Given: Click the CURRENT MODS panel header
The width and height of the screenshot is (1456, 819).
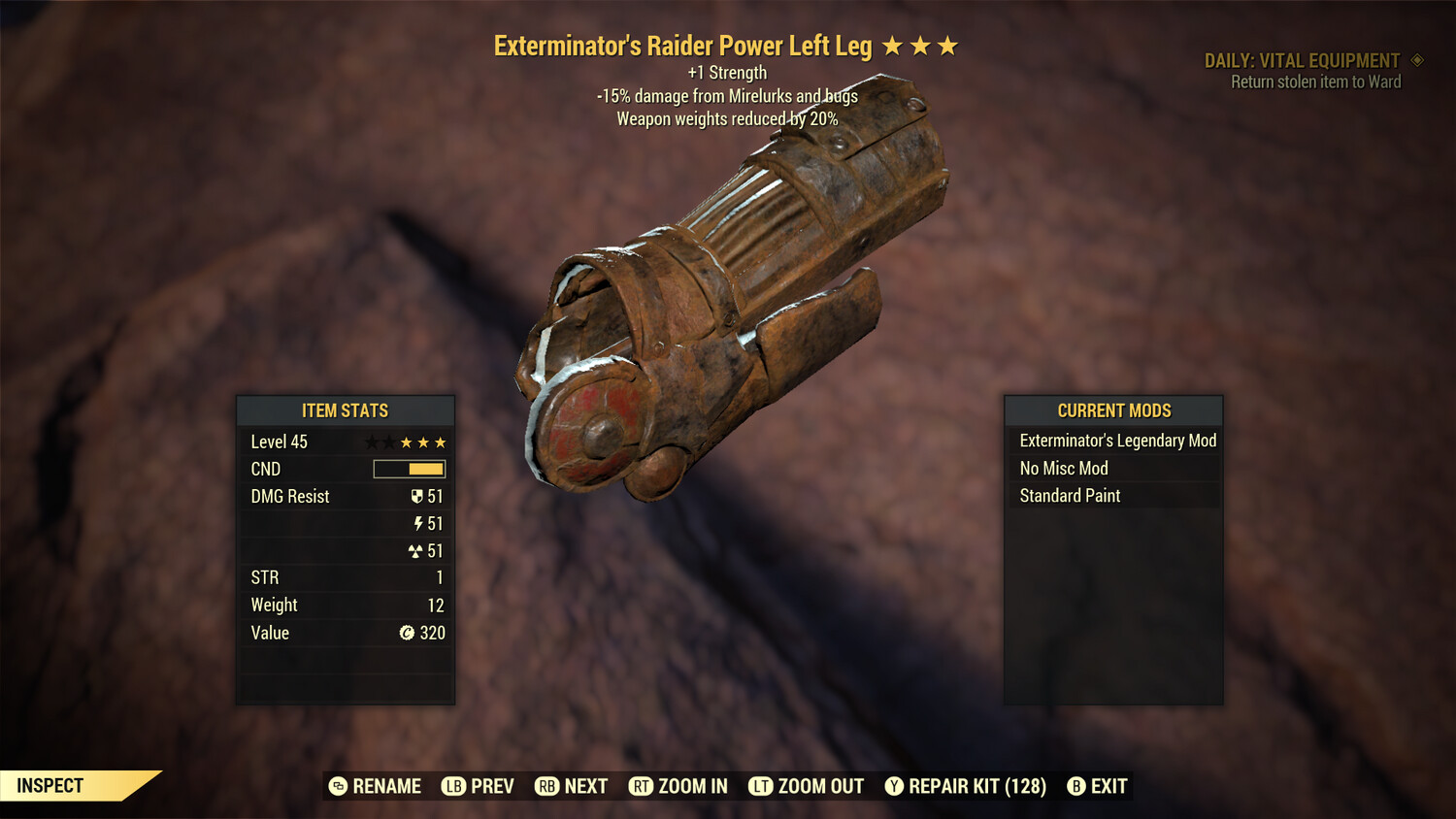Looking at the screenshot, I should (1113, 410).
